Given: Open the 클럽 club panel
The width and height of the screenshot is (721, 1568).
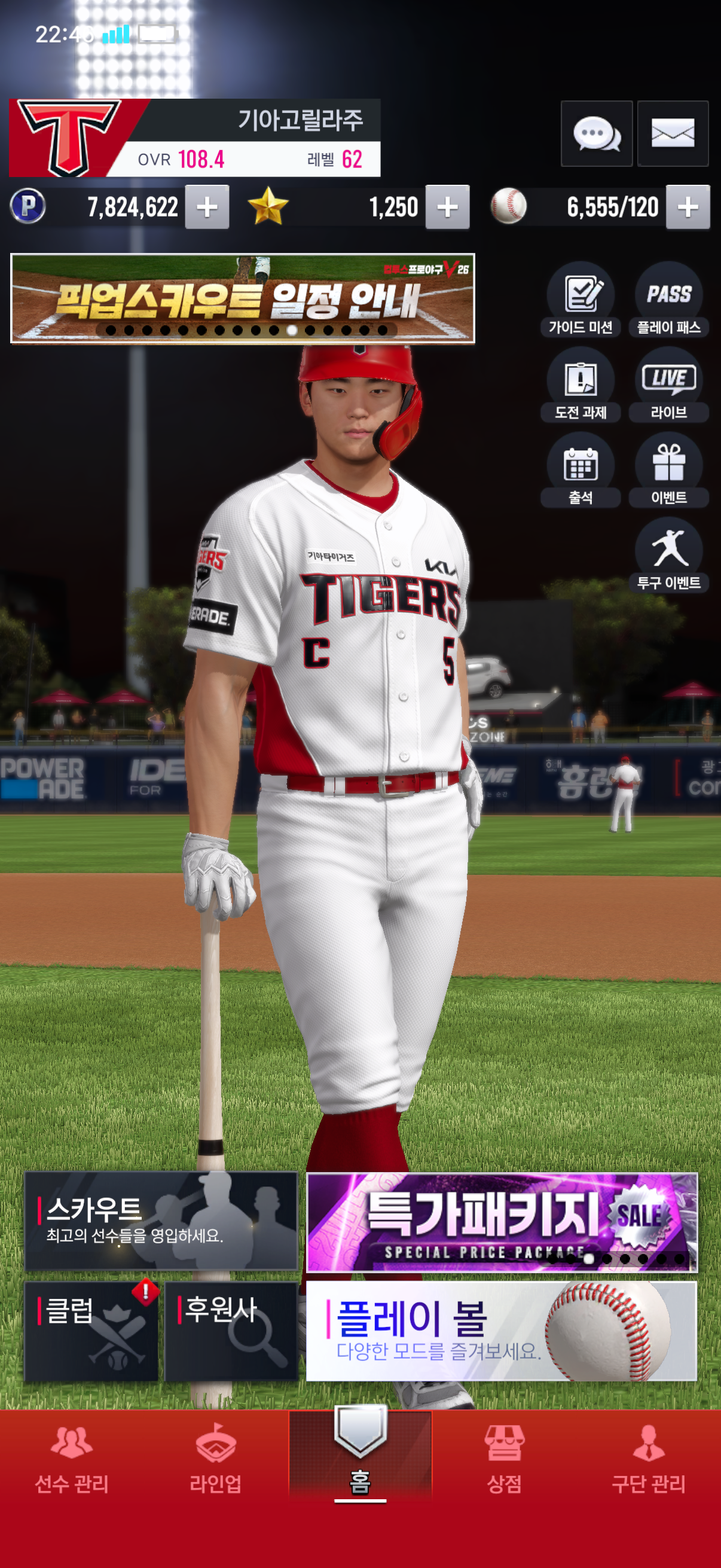Looking at the screenshot, I should point(91,1331).
